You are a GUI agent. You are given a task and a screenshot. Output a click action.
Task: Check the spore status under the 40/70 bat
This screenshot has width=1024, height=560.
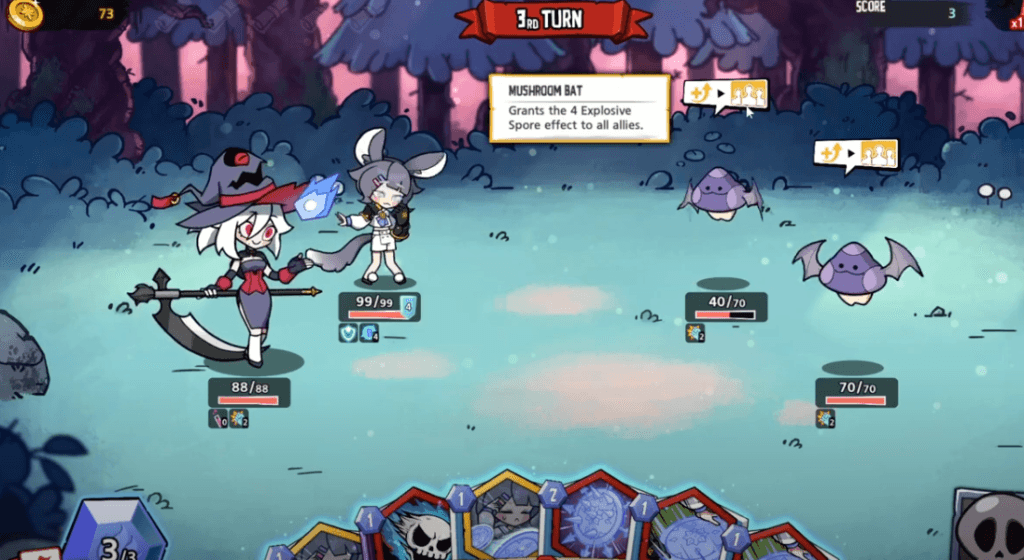(696, 333)
